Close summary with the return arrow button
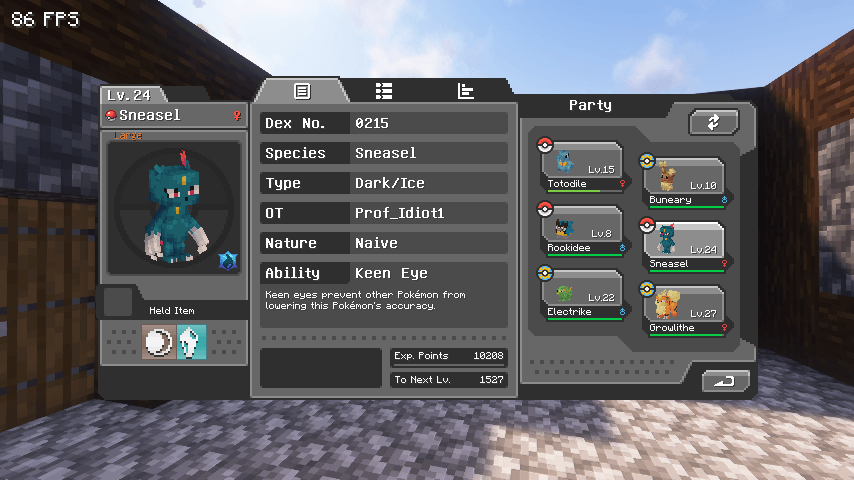The image size is (854, 480). point(725,381)
